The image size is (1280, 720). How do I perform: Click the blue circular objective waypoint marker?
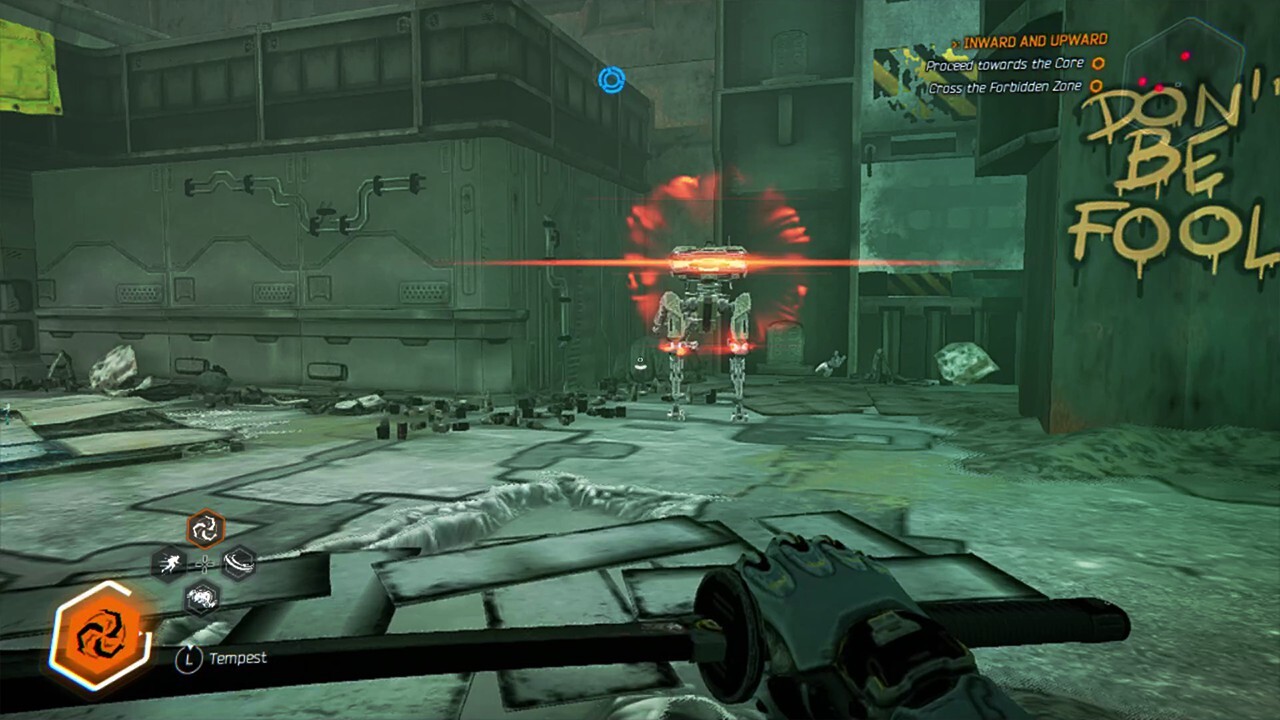611,80
